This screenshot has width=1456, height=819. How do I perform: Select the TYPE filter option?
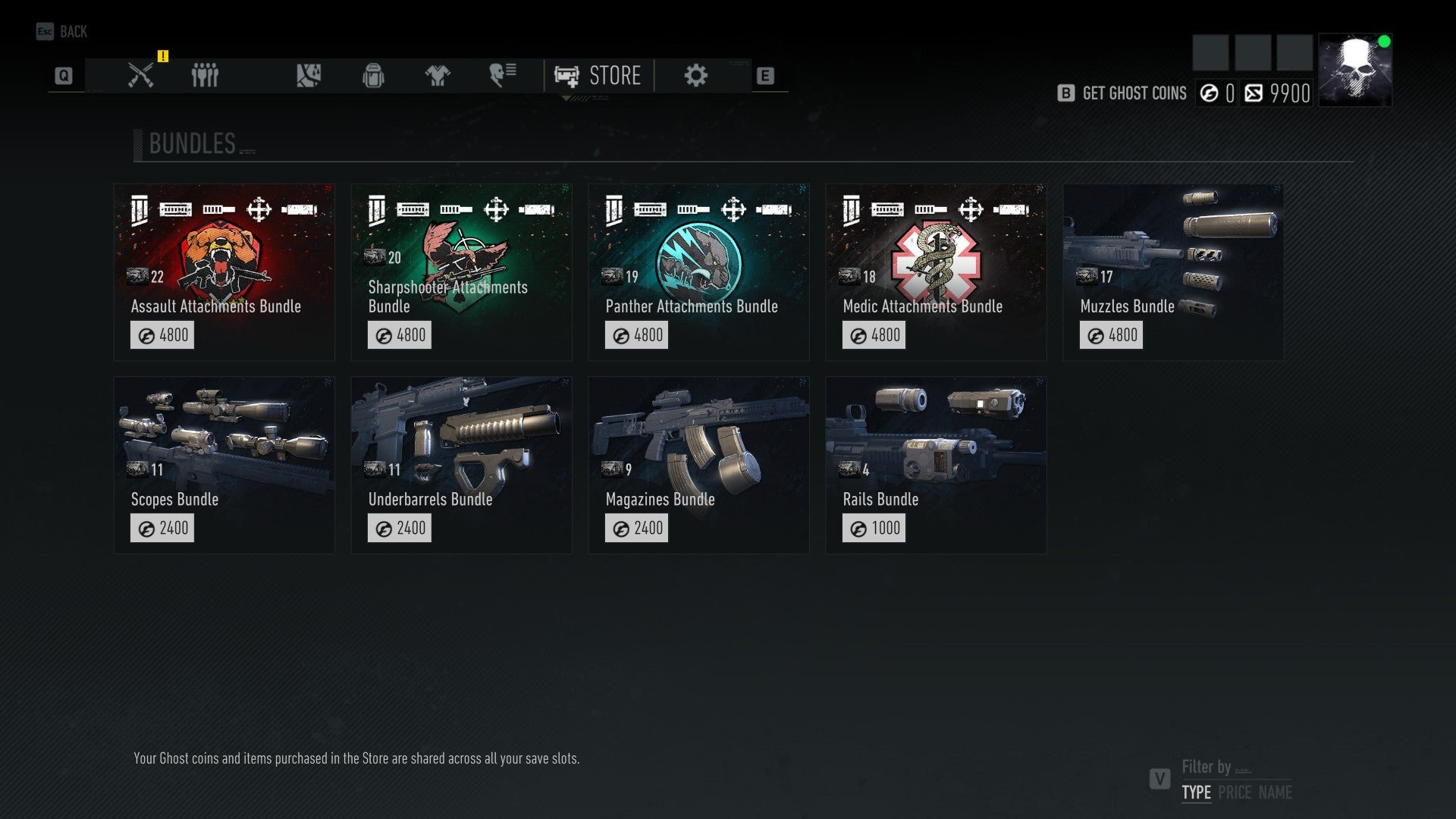1197,792
